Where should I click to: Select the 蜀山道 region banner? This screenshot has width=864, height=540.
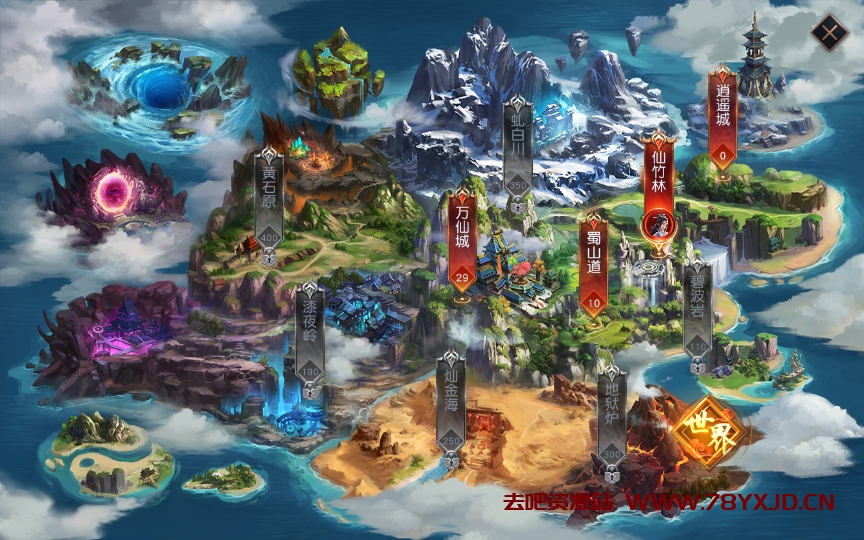[x=593, y=262]
